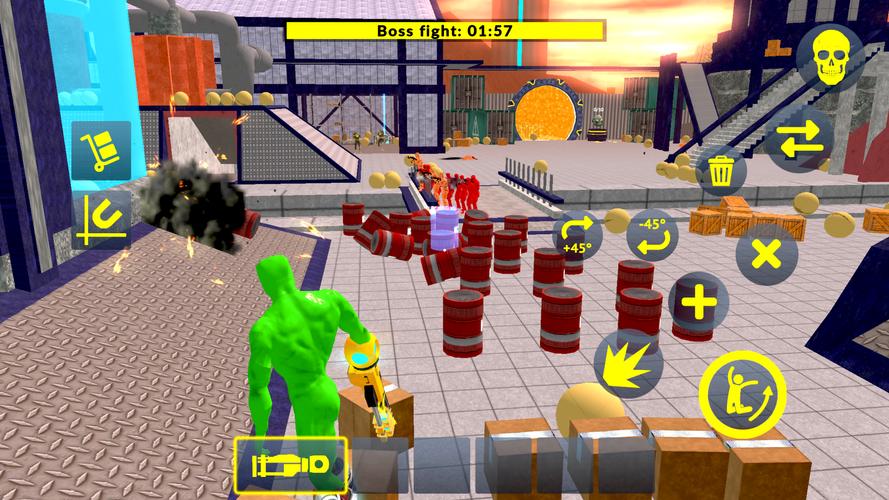The width and height of the screenshot is (889, 500).
Task: Rotate object by +45 degrees
Action: tap(578, 235)
